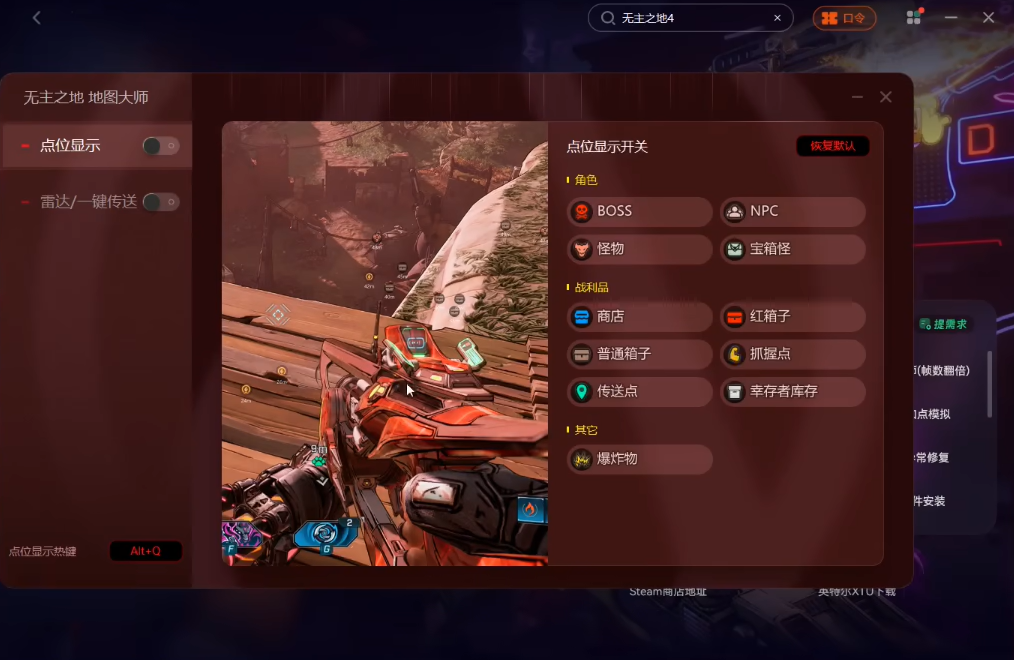Close the 地图大师 panel
The height and width of the screenshot is (660, 1014).
(885, 97)
